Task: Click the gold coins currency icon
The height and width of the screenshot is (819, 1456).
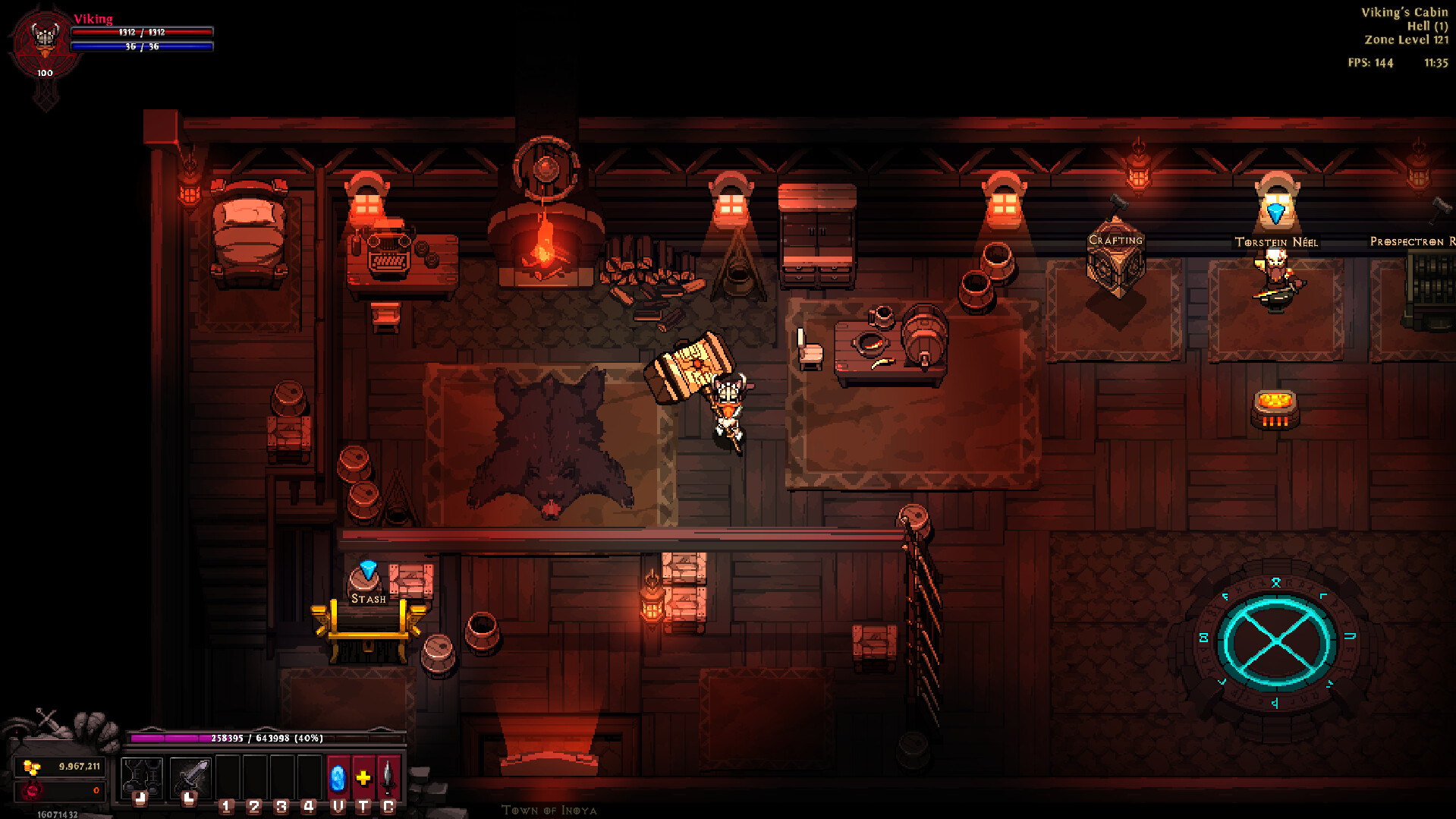Action: 30,767
